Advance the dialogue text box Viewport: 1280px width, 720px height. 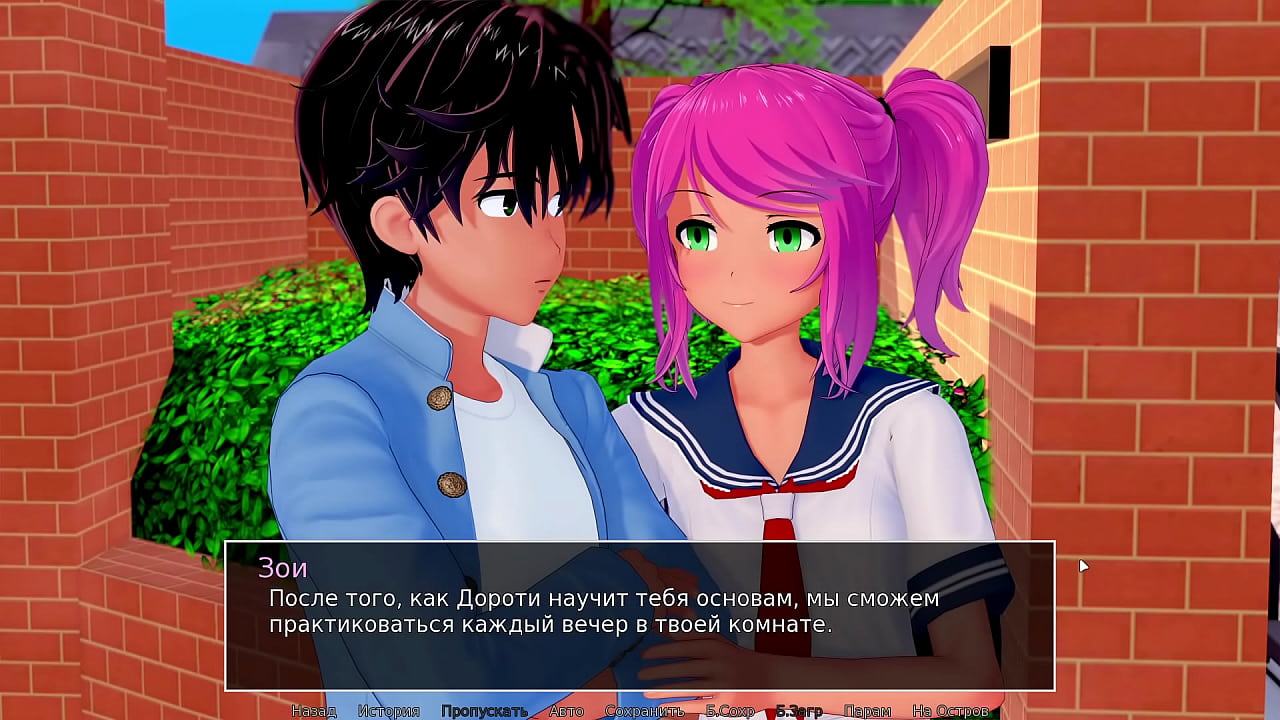click(x=640, y=615)
